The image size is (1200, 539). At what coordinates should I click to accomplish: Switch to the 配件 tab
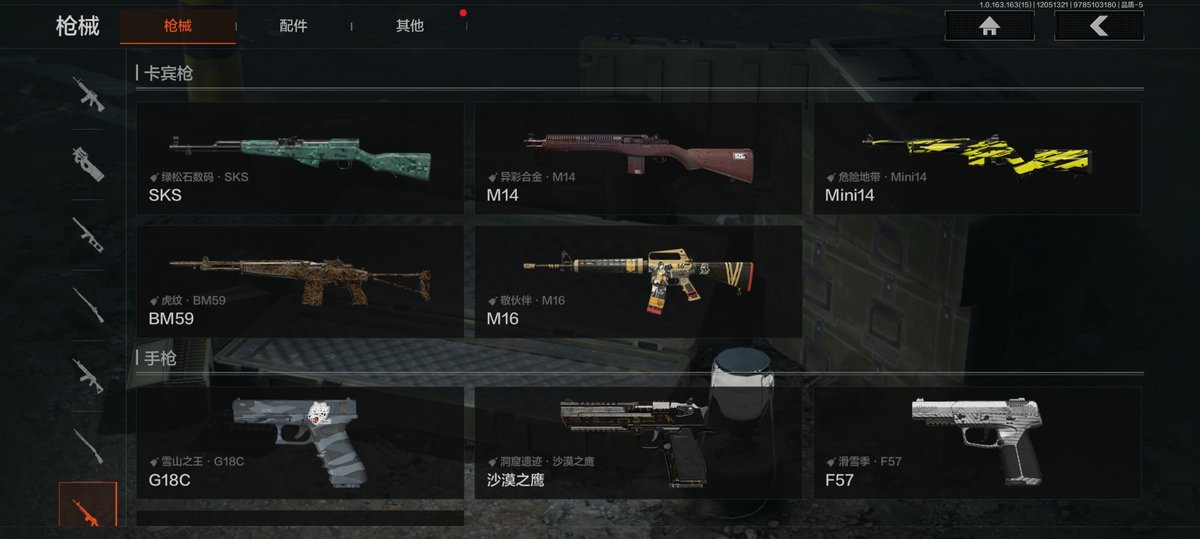[x=293, y=26]
